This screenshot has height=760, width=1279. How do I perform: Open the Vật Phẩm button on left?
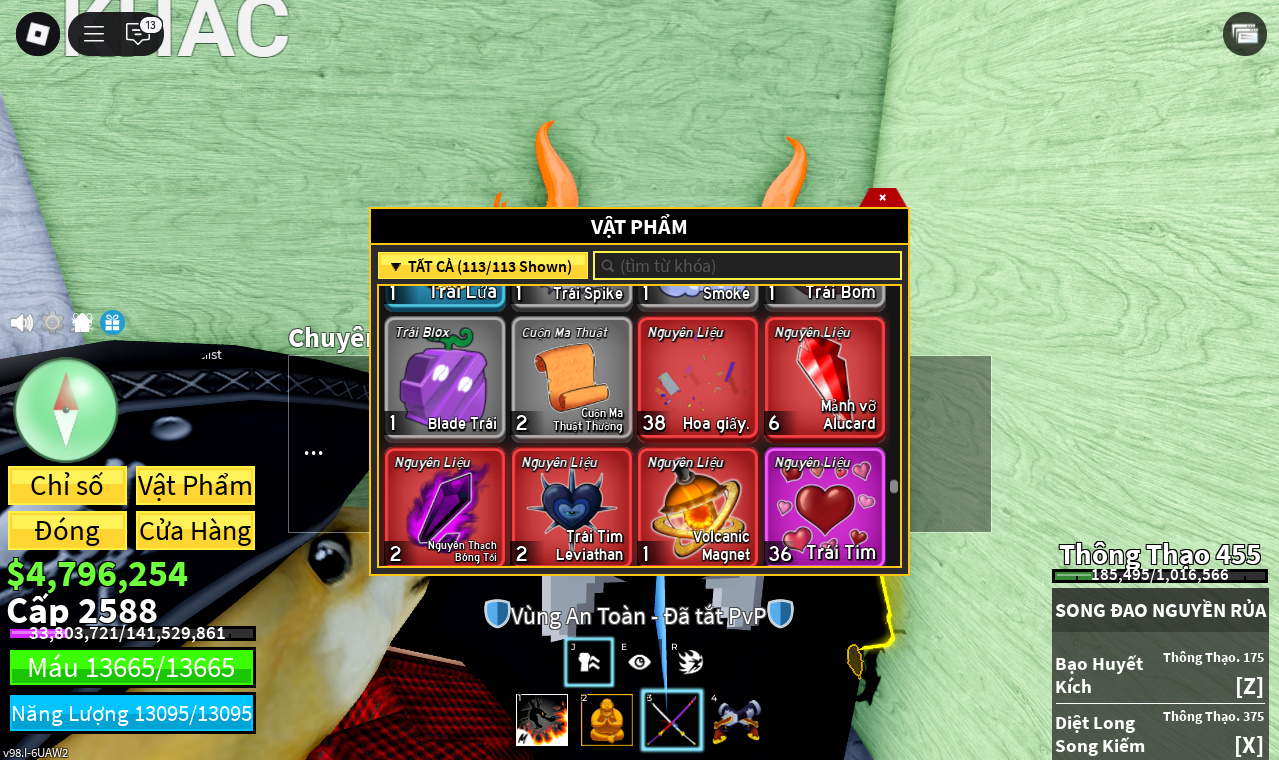[195, 486]
